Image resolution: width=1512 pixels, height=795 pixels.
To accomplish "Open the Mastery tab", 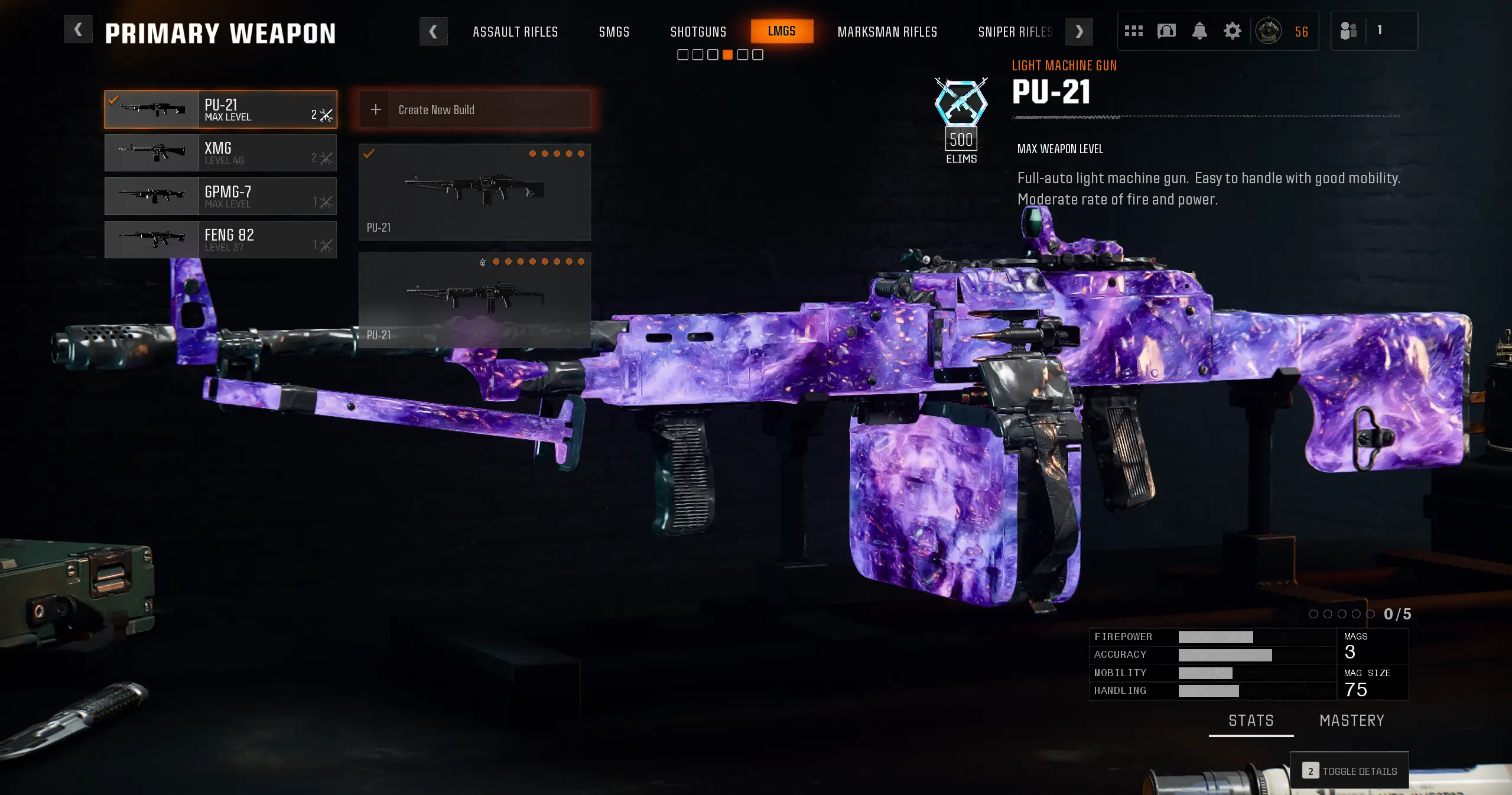I will point(1351,721).
